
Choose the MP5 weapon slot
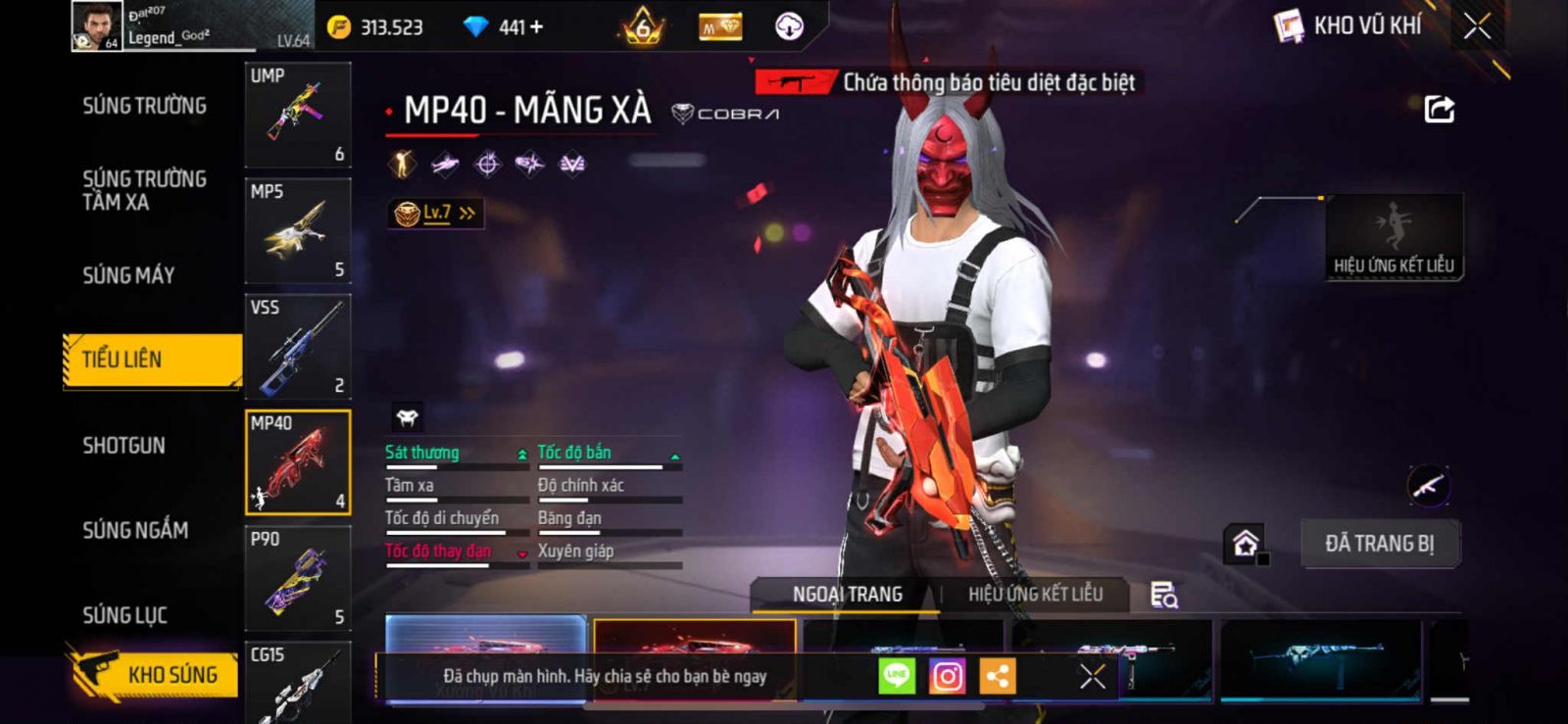(298, 231)
